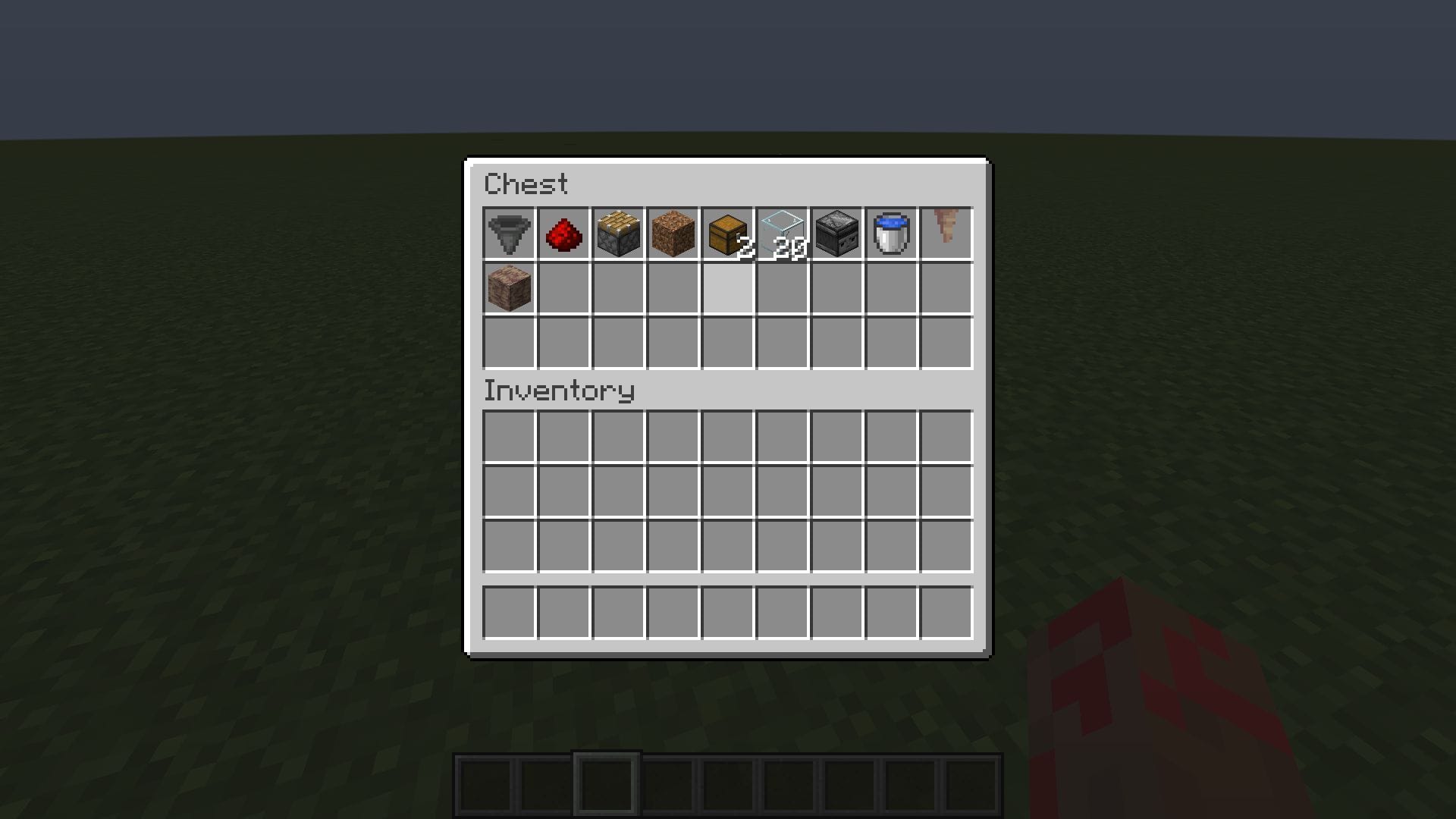Click the bottom-right inventory slot

point(945,544)
